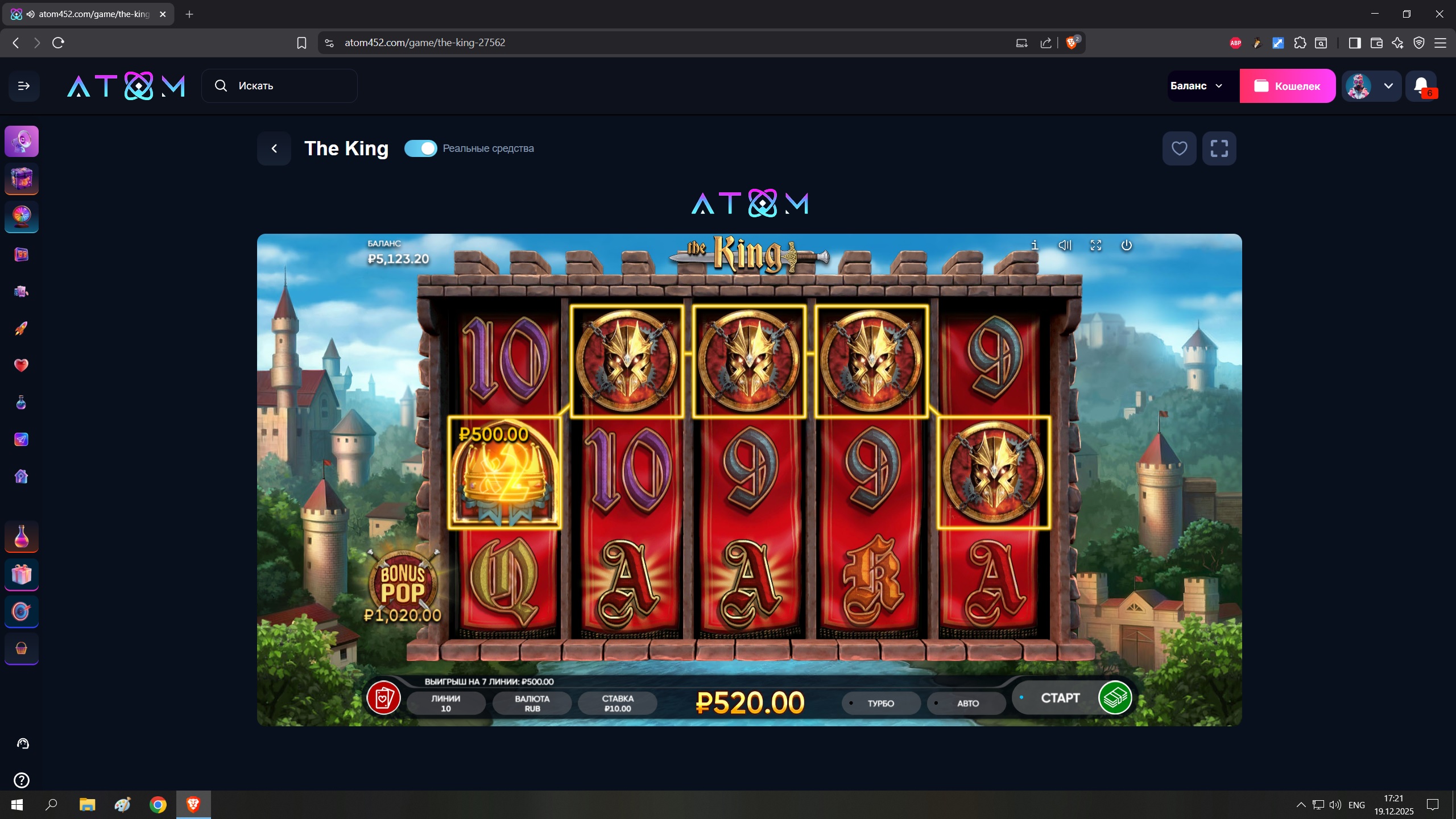Open the Кошелек wallet

coord(1287,86)
